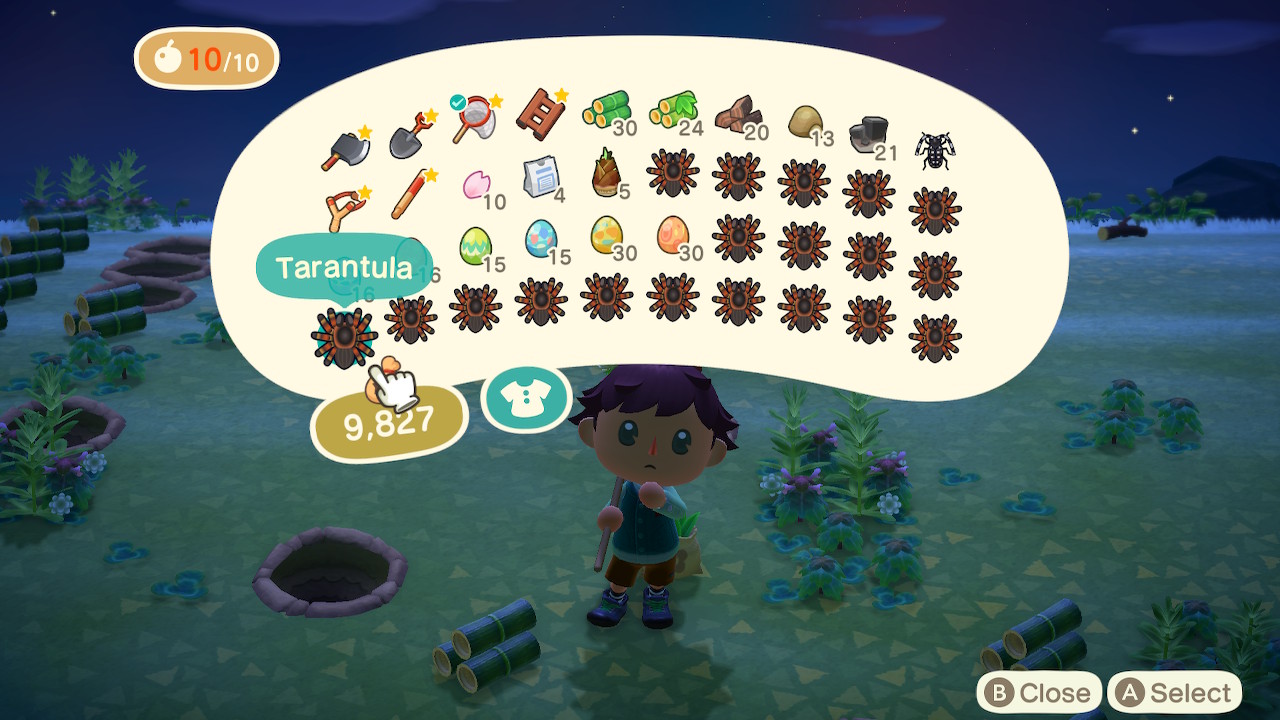Pick the iron nugget stack
This screenshot has width=1280, height=720.
pyautogui.click(x=868, y=135)
